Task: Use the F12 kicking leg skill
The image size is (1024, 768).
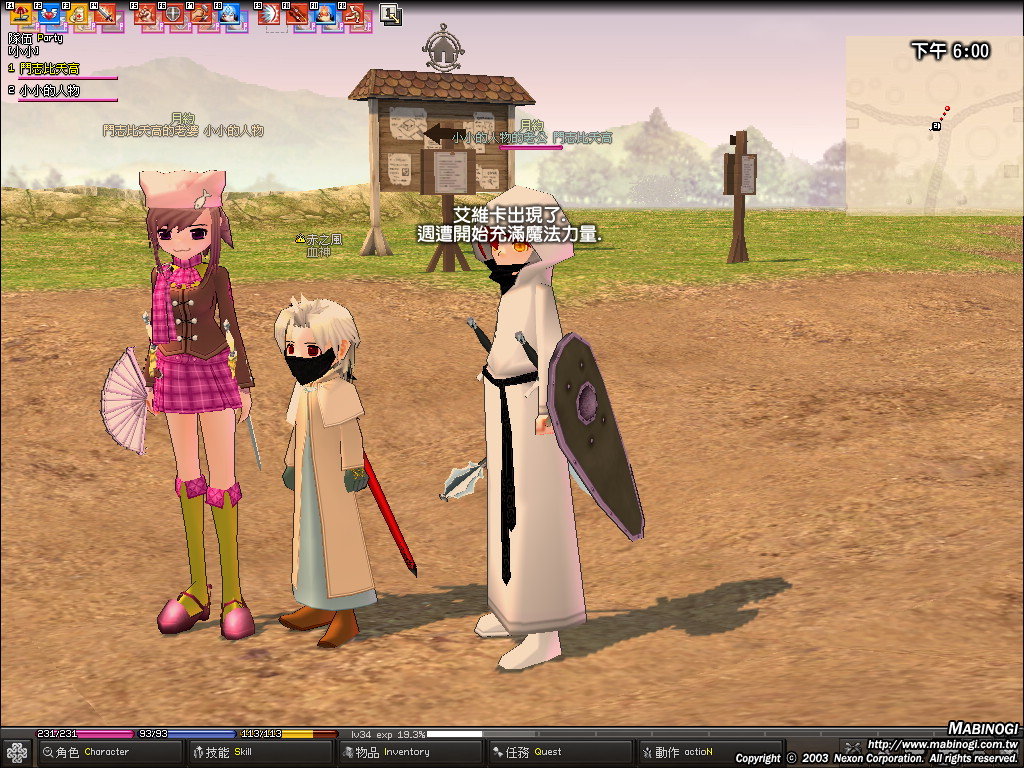Action: pyautogui.click(x=353, y=15)
